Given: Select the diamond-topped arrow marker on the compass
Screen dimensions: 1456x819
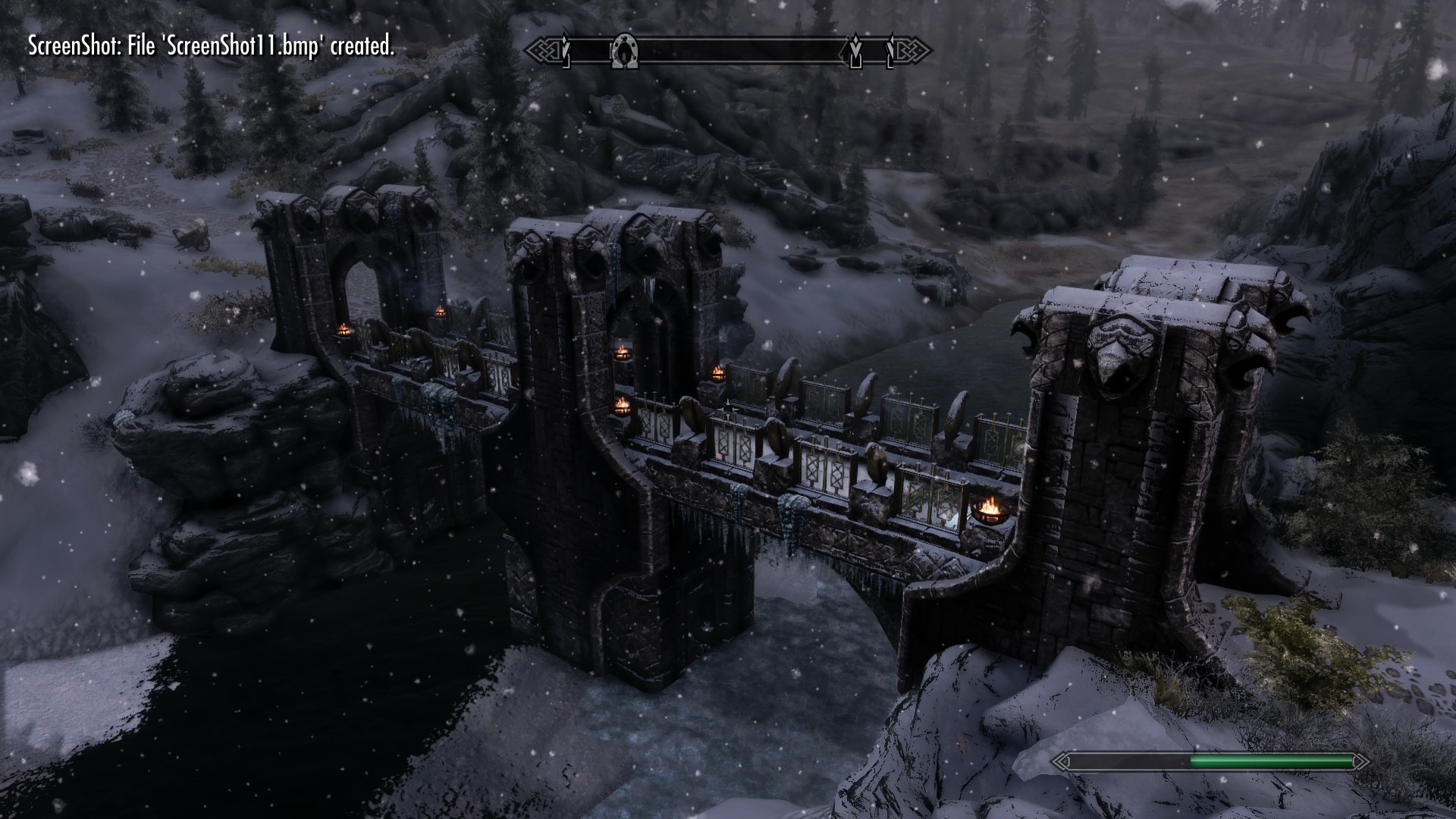Looking at the screenshot, I should coord(855,50).
